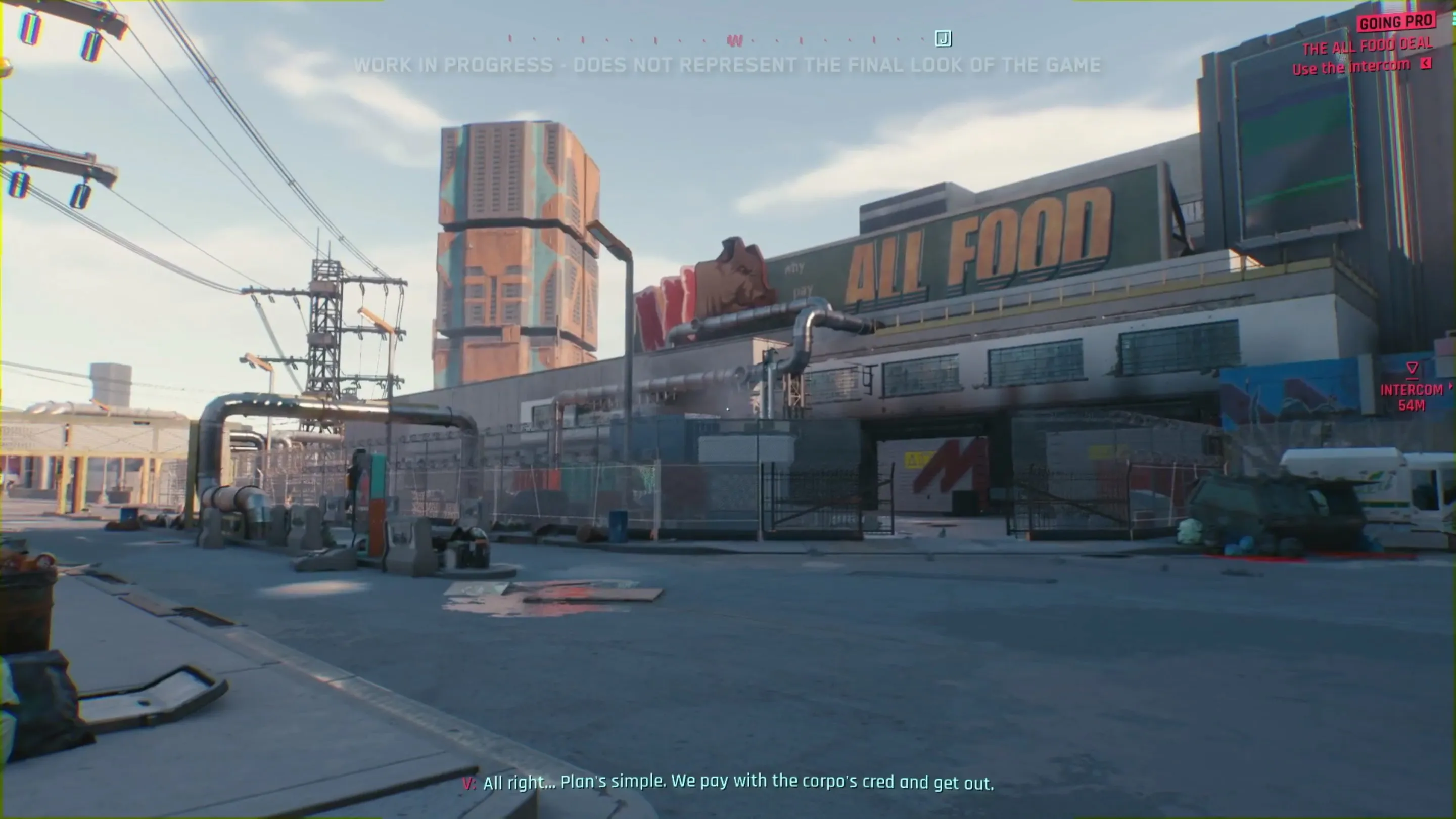Select the GOING PRO quest tag

tap(1396, 22)
